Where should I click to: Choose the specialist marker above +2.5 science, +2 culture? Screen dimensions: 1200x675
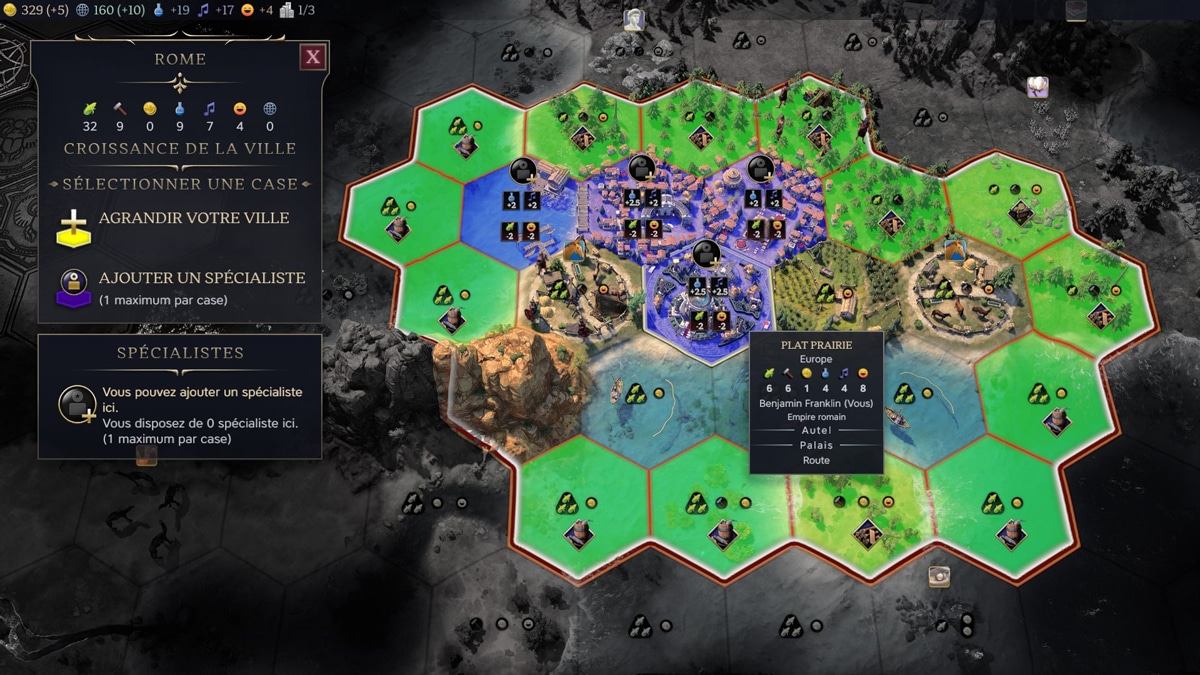click(642, 171)
